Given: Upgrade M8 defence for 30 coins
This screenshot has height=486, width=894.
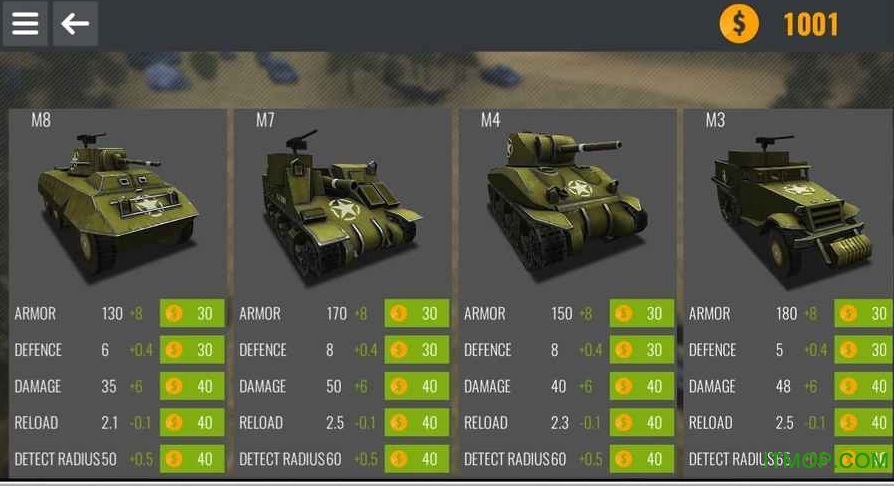Looking at the screenshot, I should 192,350.
